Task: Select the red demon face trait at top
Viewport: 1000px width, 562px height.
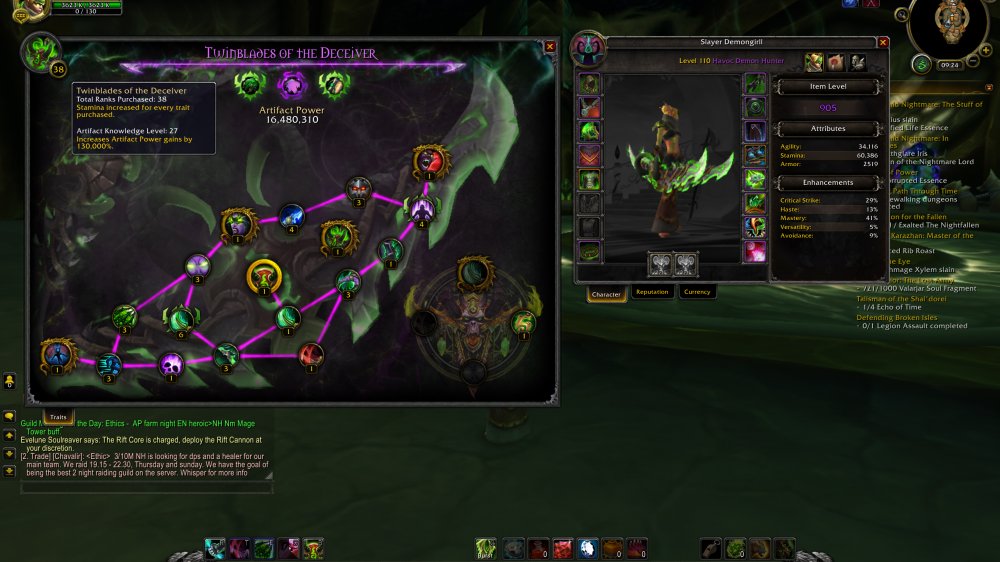Action: [x=429, y=161]
